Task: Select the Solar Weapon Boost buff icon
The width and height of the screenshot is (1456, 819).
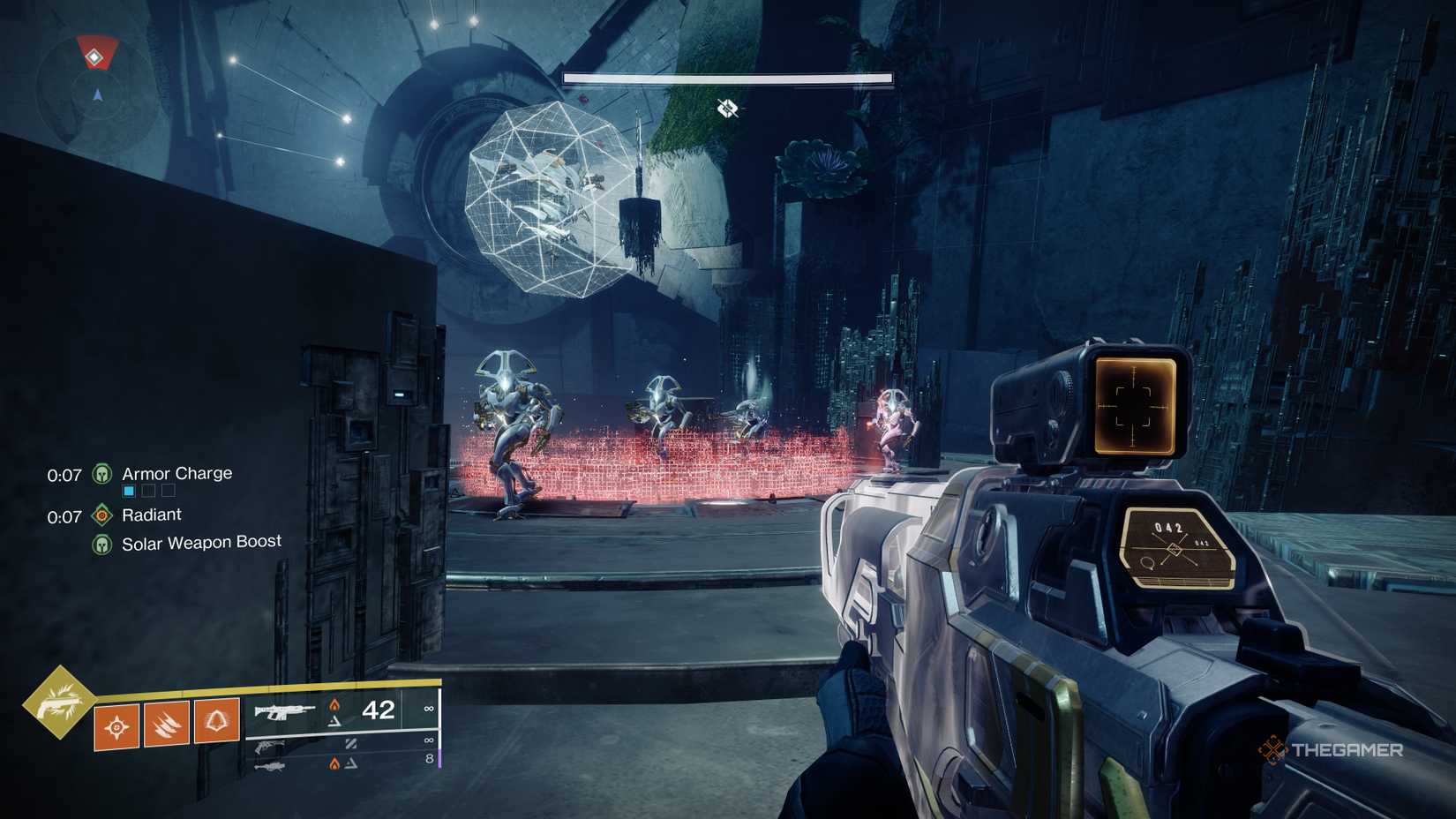Action: [x=102, y=545]
